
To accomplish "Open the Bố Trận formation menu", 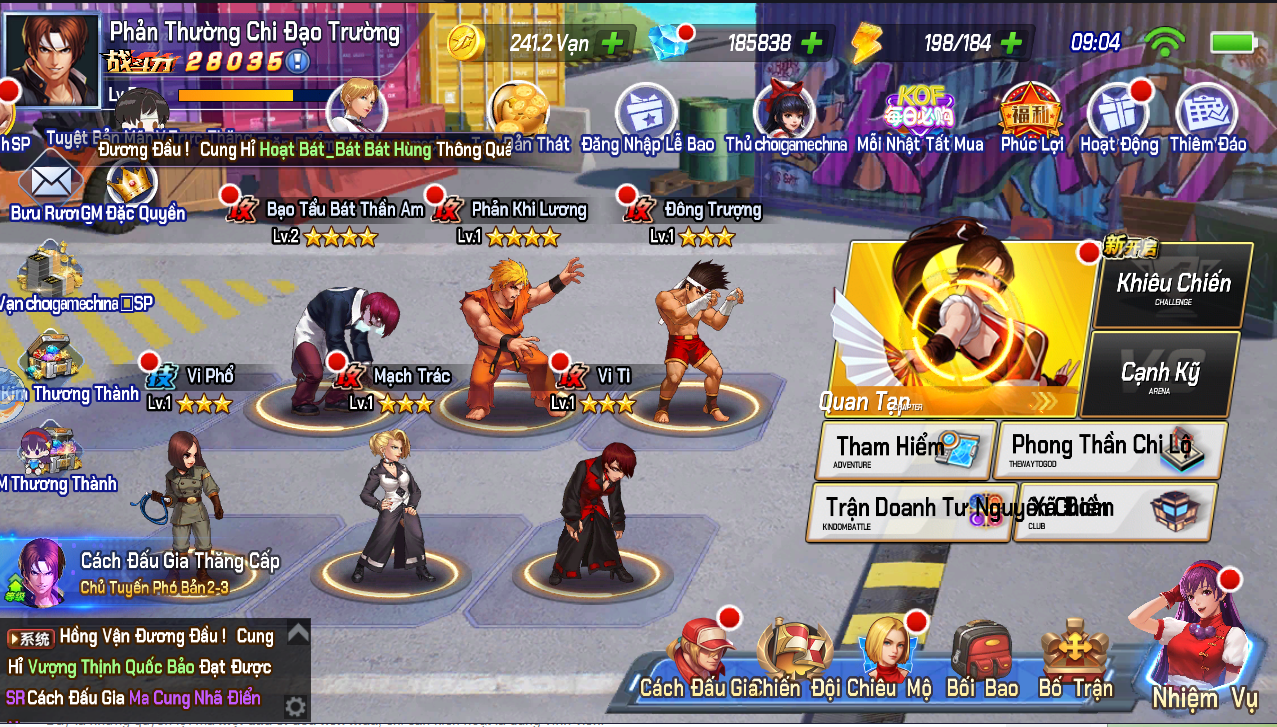I will pos(1075,662).
